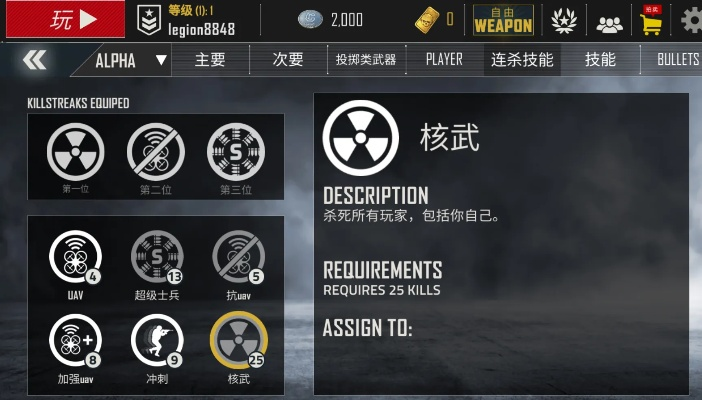Open the ALPHA loadout dropdown

[132, 61]
